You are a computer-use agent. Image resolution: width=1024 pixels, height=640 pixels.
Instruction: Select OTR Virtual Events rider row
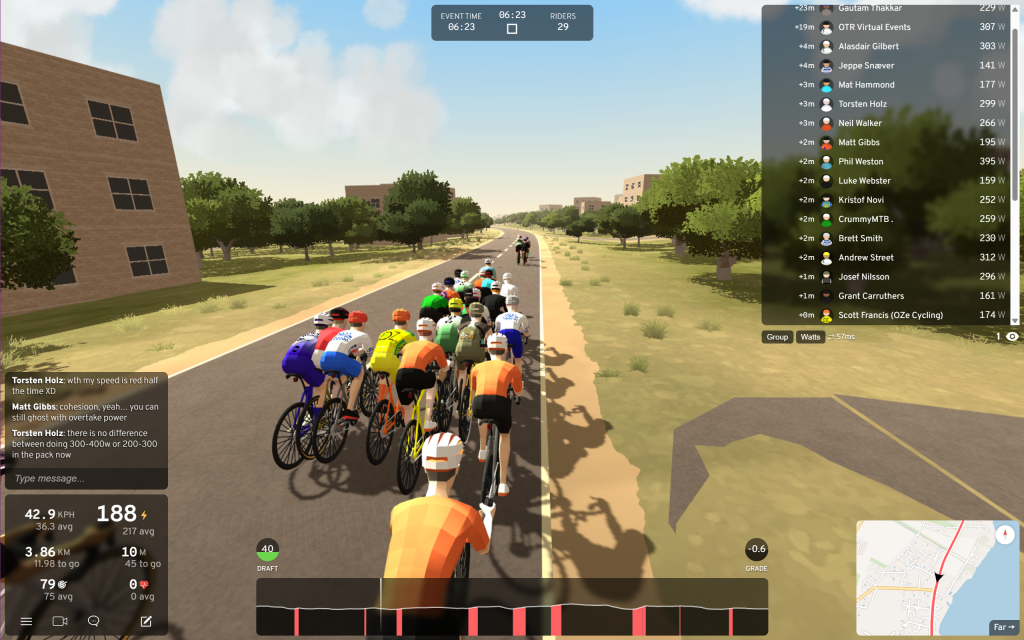[874, 27]
